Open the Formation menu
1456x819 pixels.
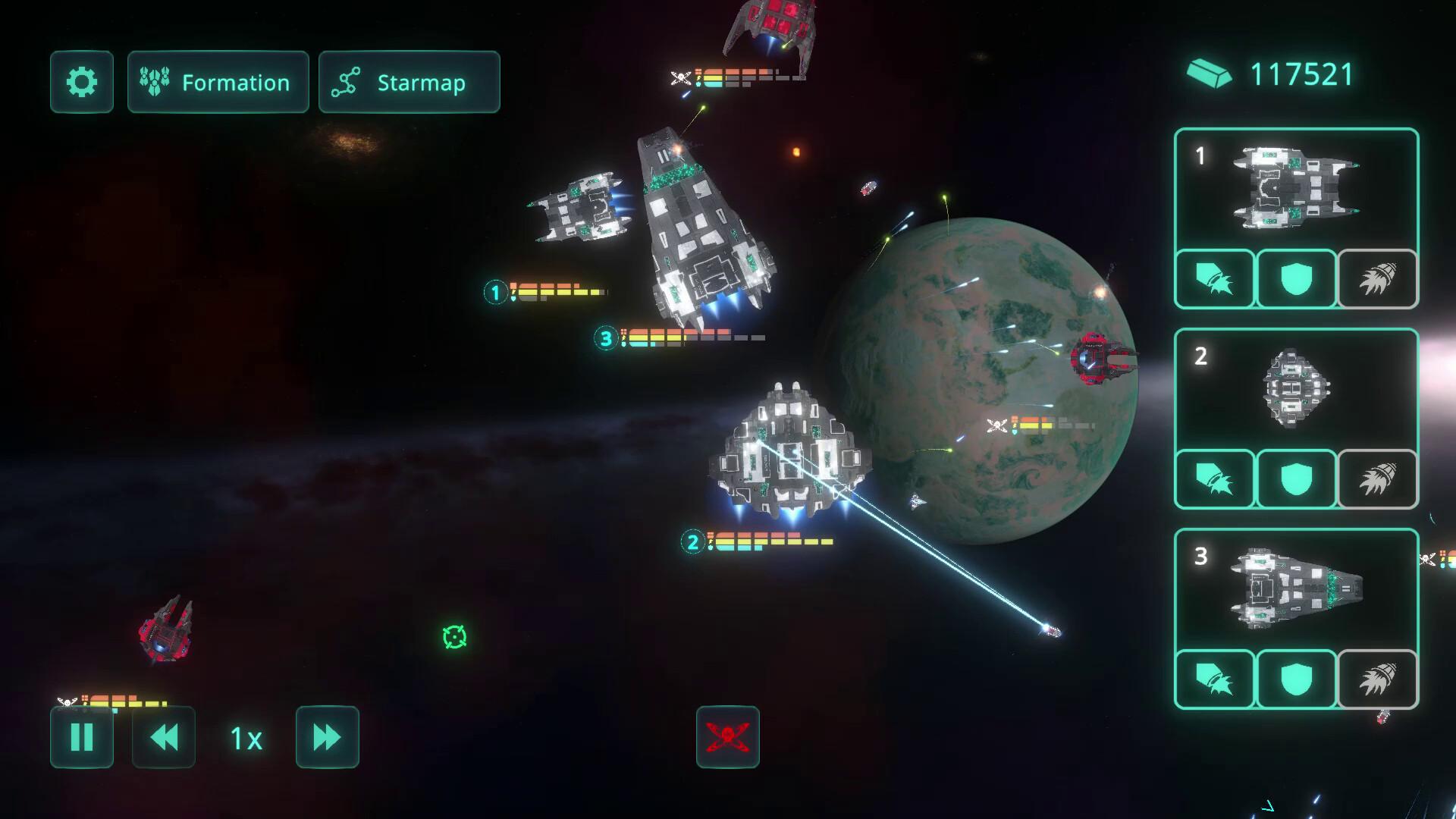[x=218, y=82]
